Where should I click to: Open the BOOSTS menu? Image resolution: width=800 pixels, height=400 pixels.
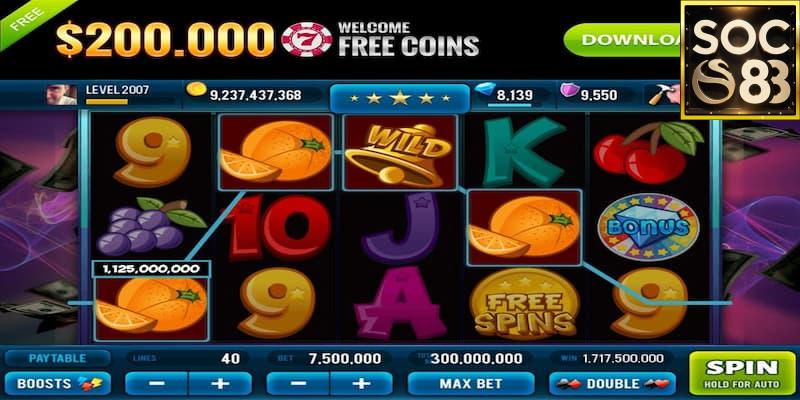coord(56,383)
